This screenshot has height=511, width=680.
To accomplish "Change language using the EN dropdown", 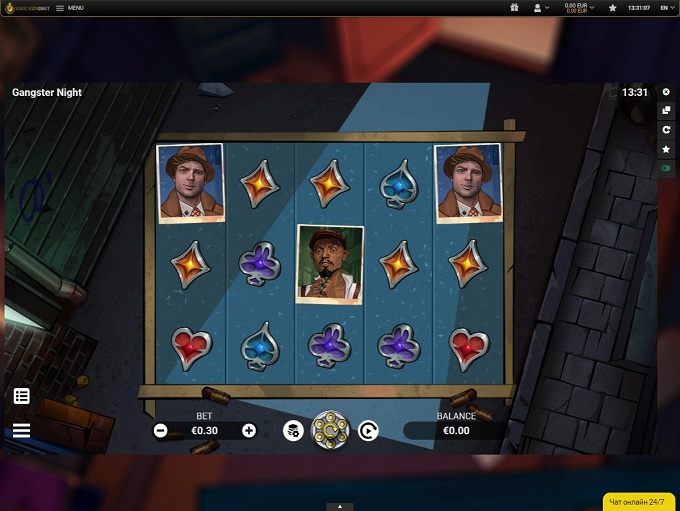I will (x=665, y=7).
